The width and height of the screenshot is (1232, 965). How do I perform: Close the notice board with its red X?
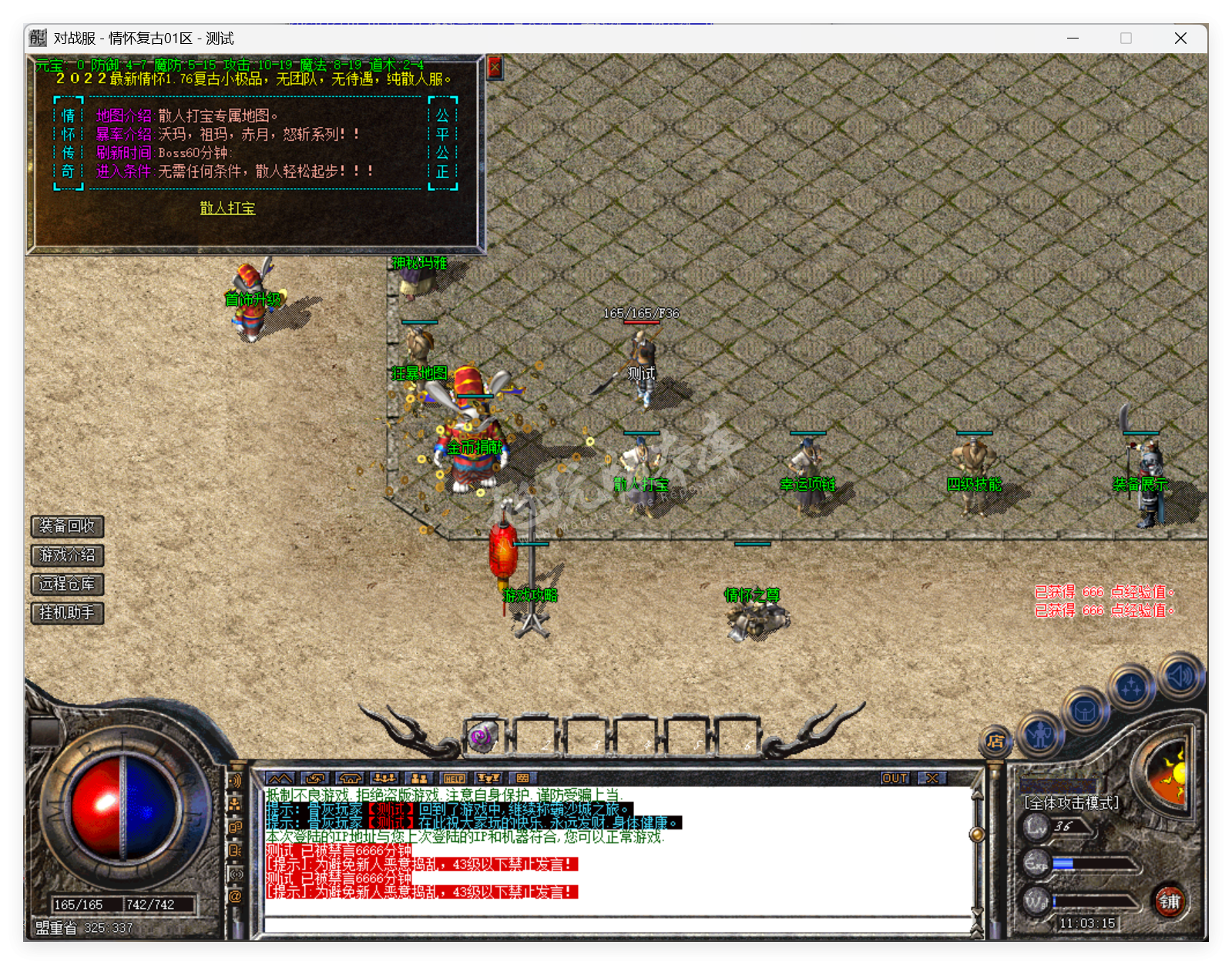point(494,66)
